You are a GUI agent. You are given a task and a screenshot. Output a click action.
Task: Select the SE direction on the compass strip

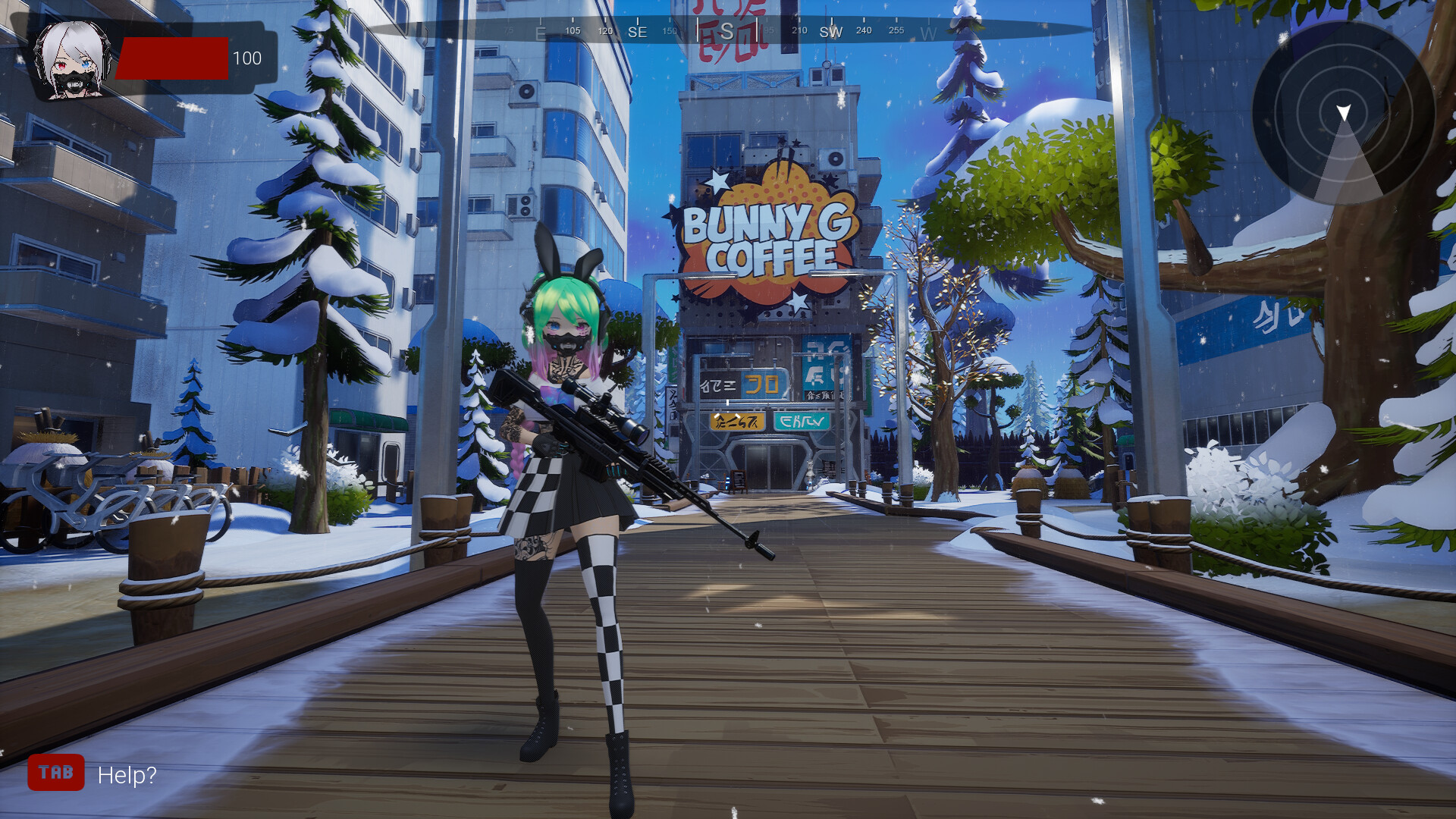(637, 33)
